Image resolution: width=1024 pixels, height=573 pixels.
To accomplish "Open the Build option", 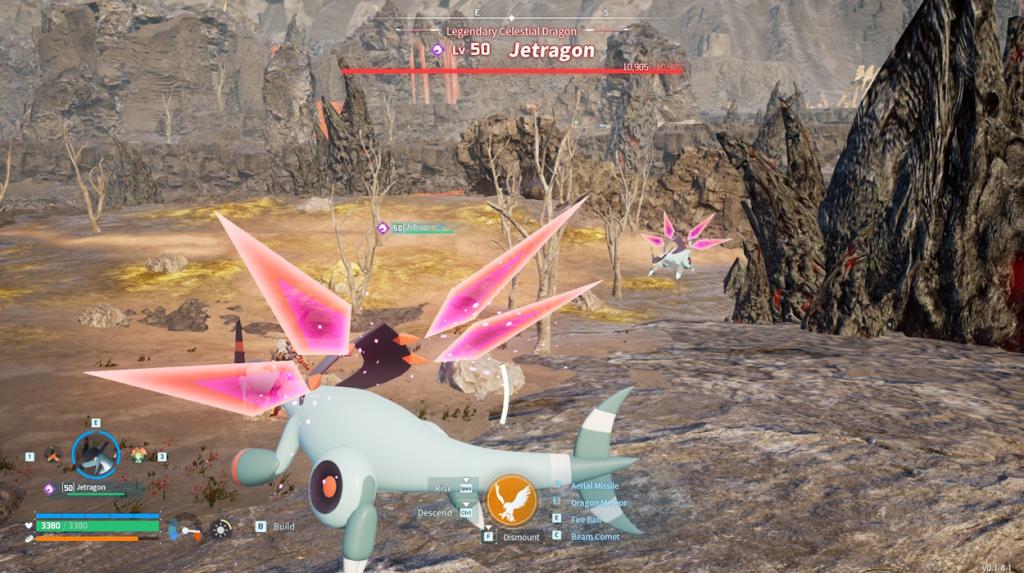I will (x=284, y=526).
